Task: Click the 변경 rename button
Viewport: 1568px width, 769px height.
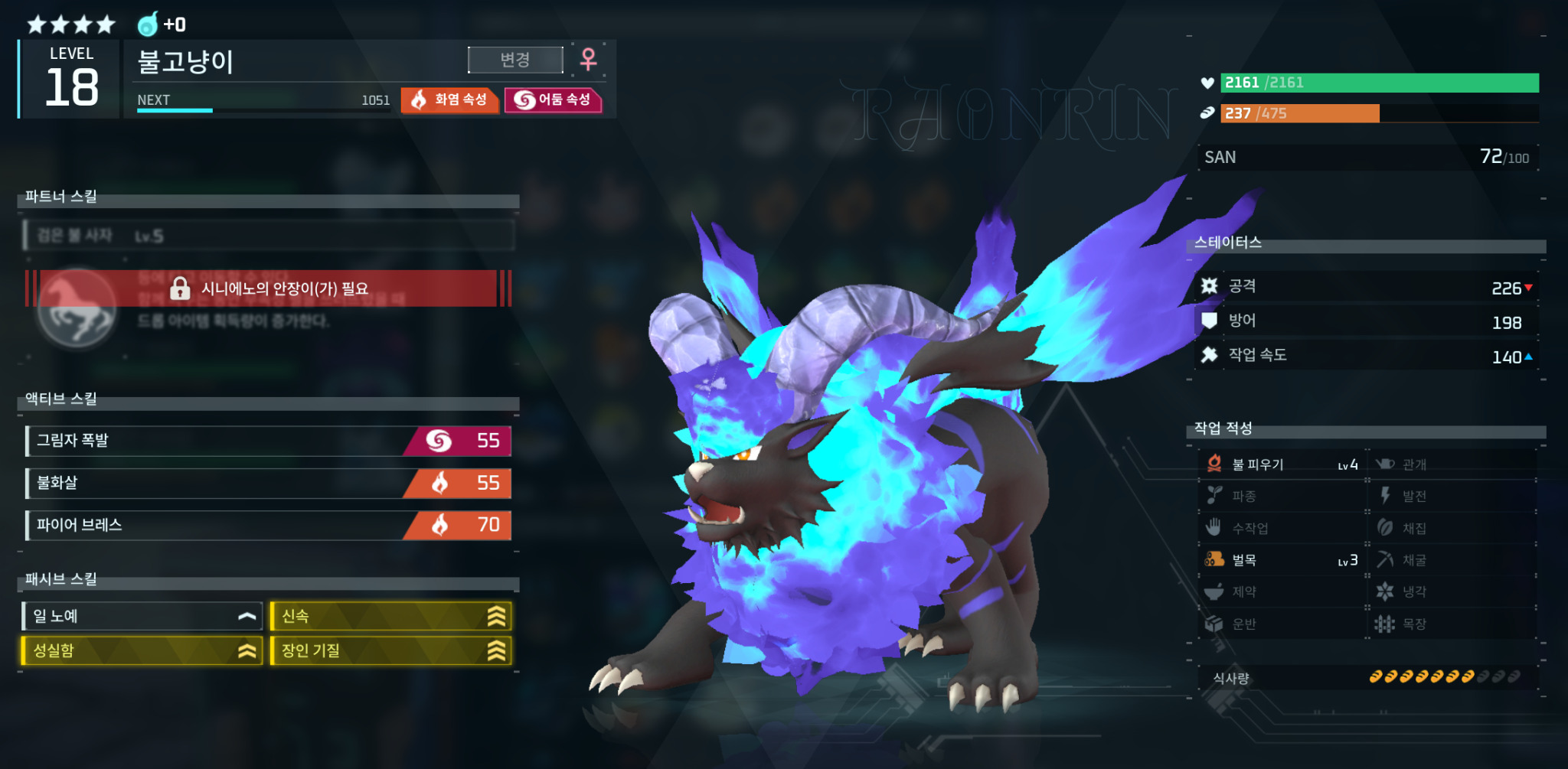Action: 515,60
